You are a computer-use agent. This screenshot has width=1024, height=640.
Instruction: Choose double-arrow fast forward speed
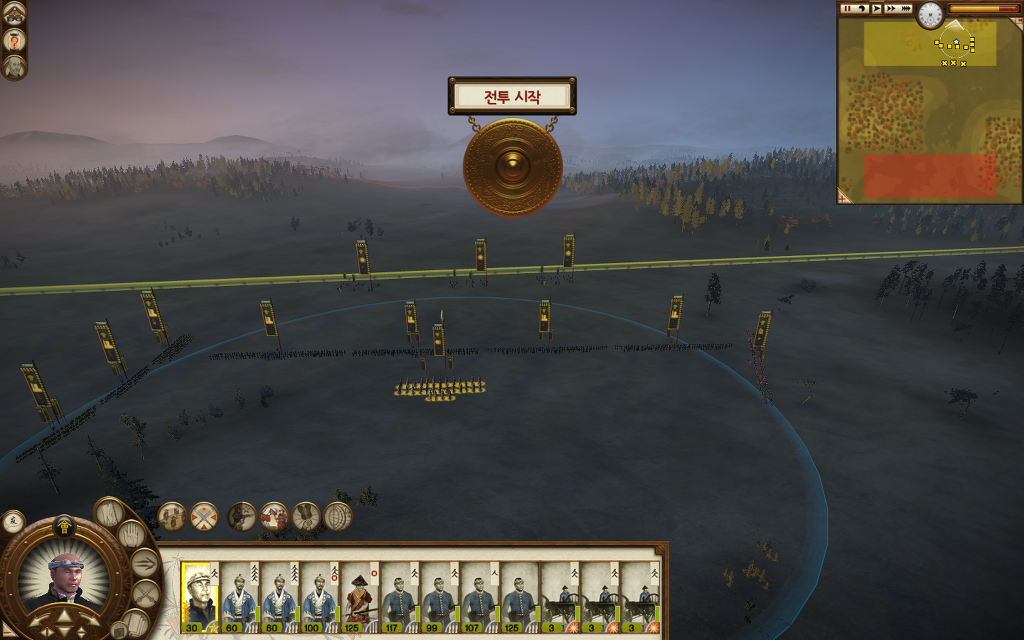tap(890, 9)
